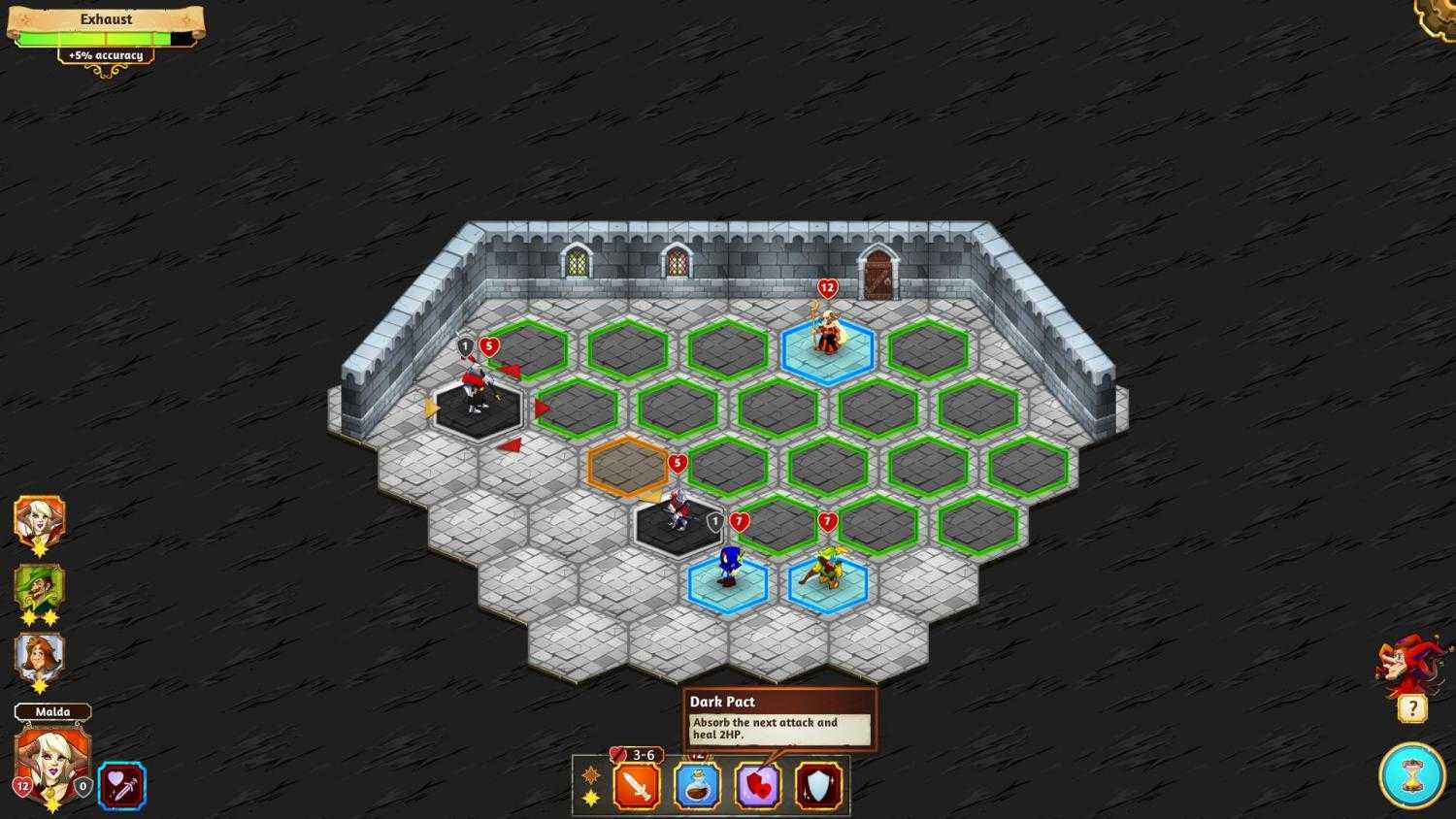The height and width of the screenshot is (819, 1456).
Task: Click the hourglass end-turn button
Action: tap(1411, 776)
